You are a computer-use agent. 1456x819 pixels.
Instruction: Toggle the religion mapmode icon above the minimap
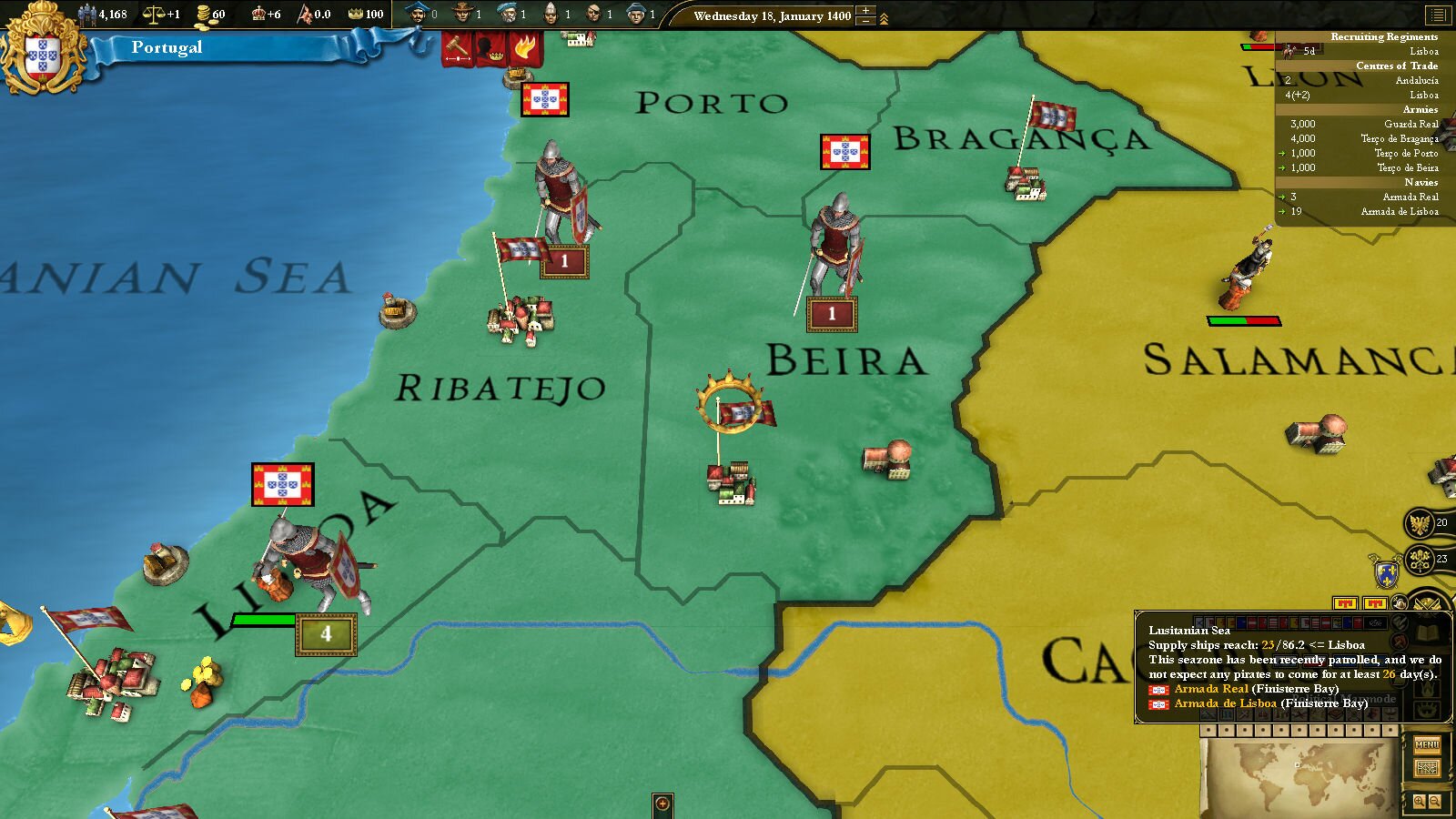pos(1390,717)
